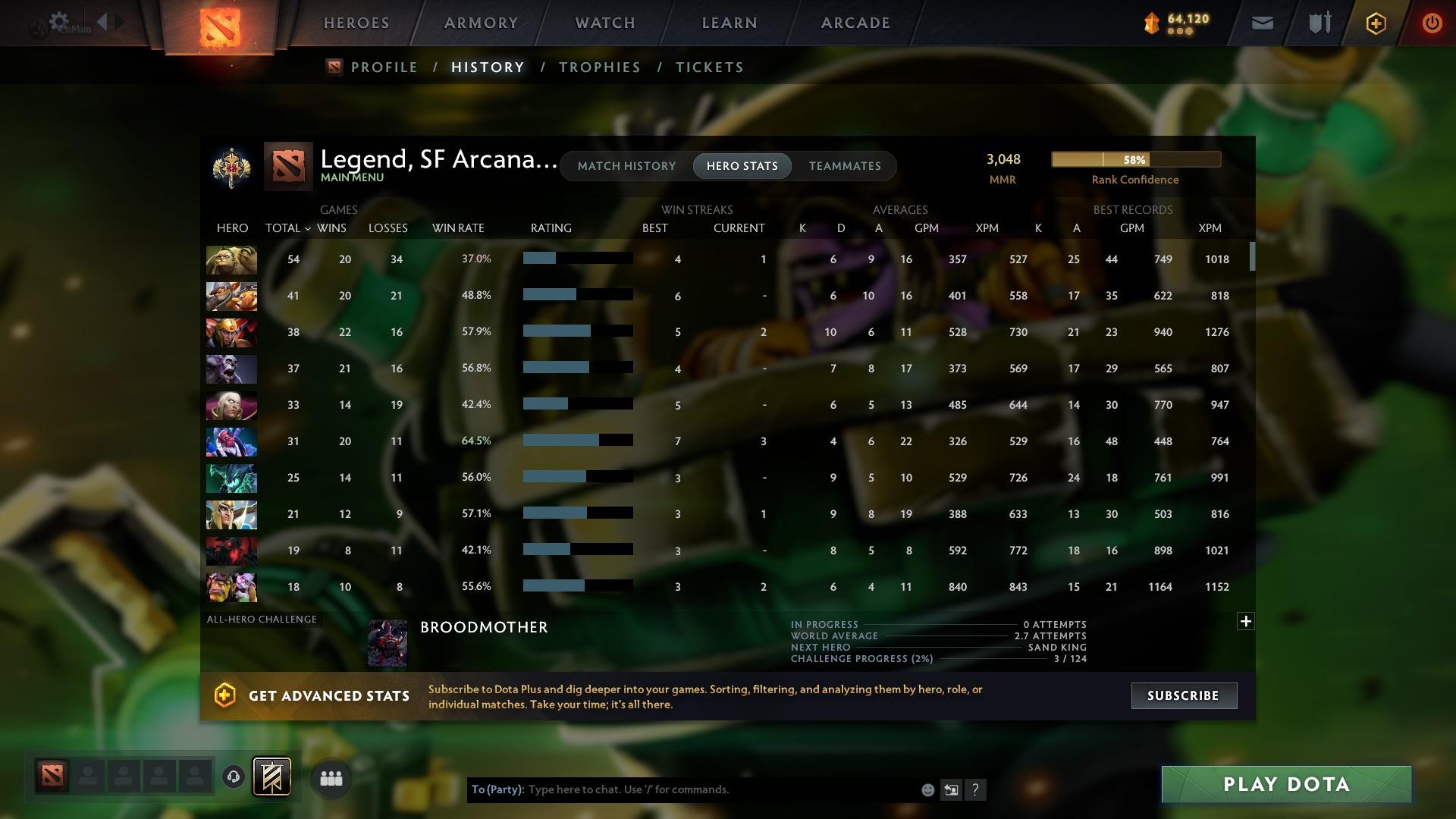Click the chat help question mark icon
The width and height of the screenshot is (1456, 819).
975,789
